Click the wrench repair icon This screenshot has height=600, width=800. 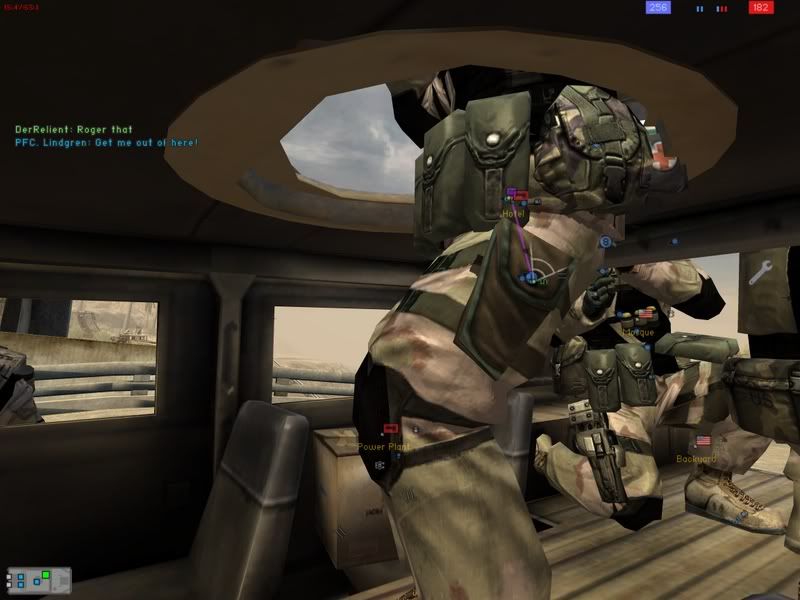pos(759,271)
